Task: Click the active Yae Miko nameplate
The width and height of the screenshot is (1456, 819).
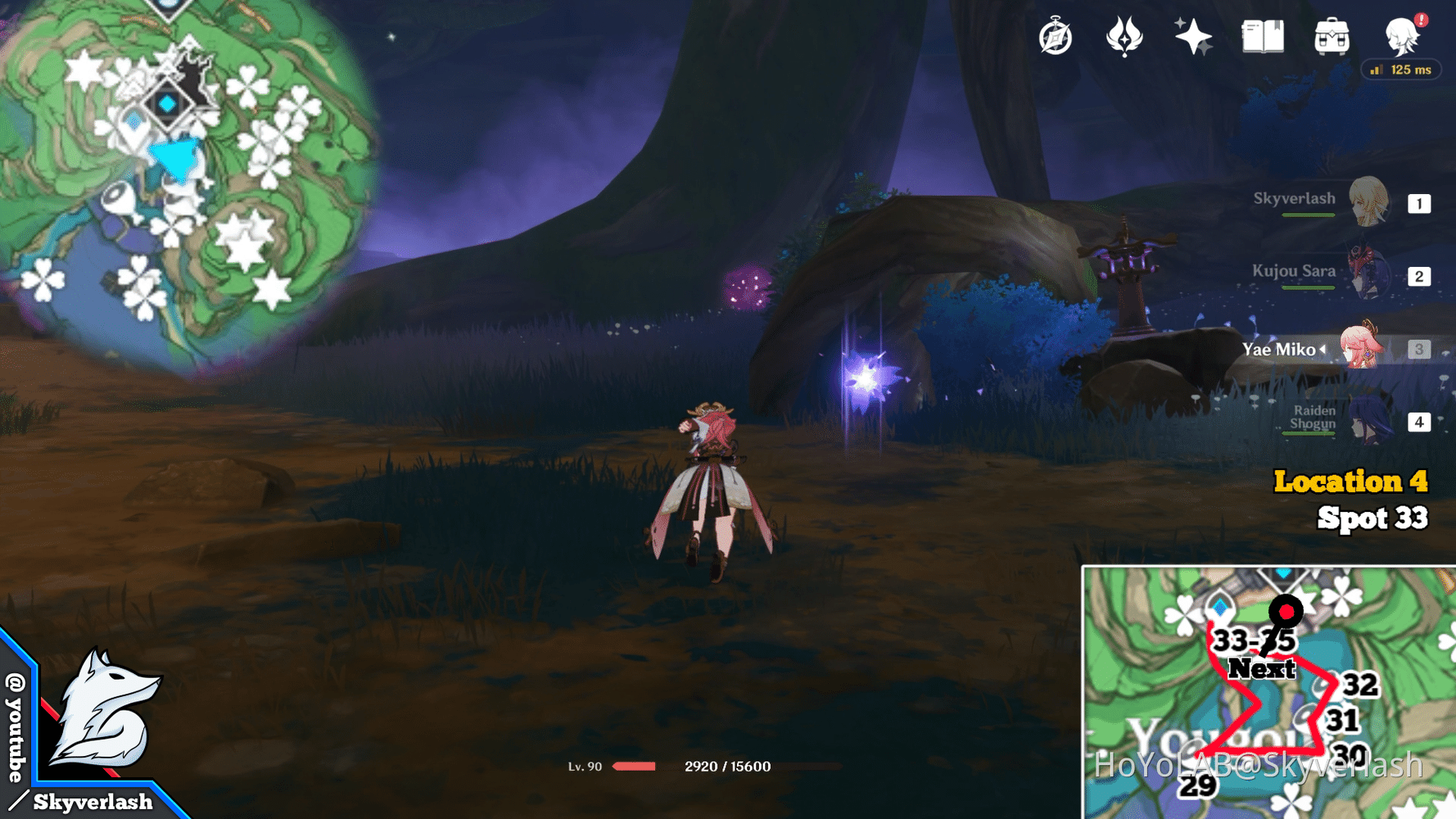Action: click(x=1286, y=348)
